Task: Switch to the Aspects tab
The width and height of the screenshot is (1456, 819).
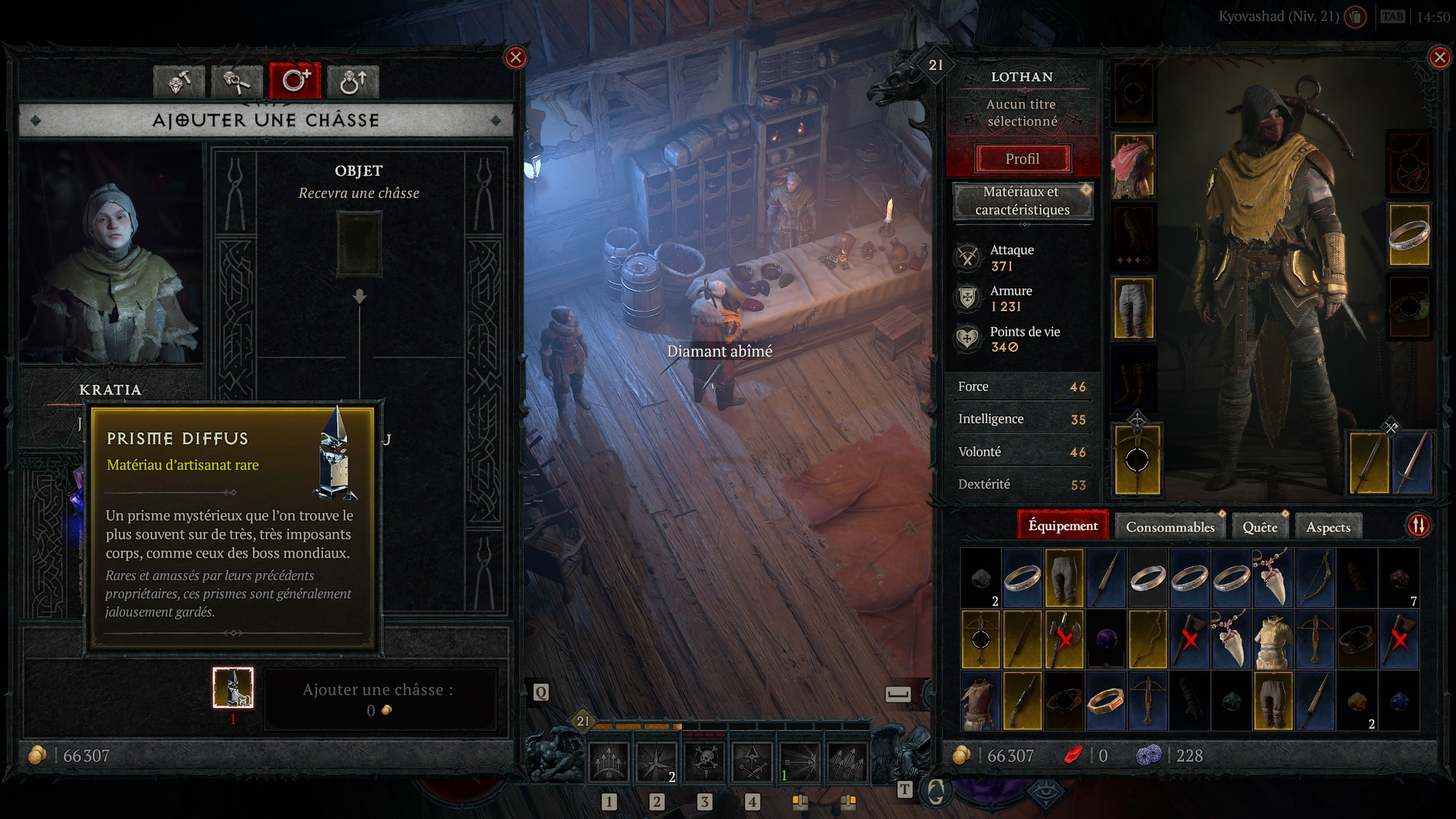Action: (1328, 527)
